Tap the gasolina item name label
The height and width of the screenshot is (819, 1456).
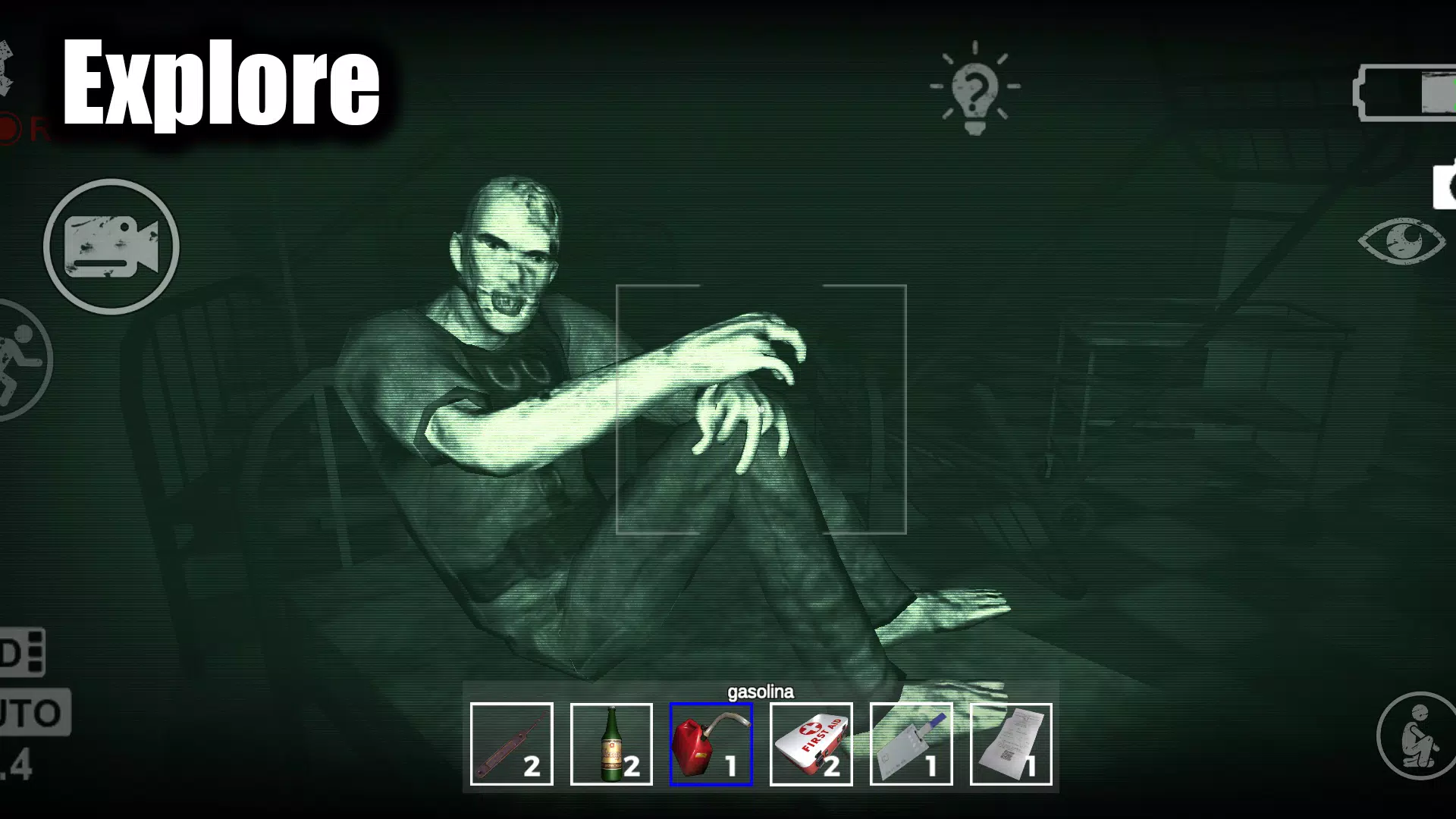pyautogui.click(x=761, y=692)
